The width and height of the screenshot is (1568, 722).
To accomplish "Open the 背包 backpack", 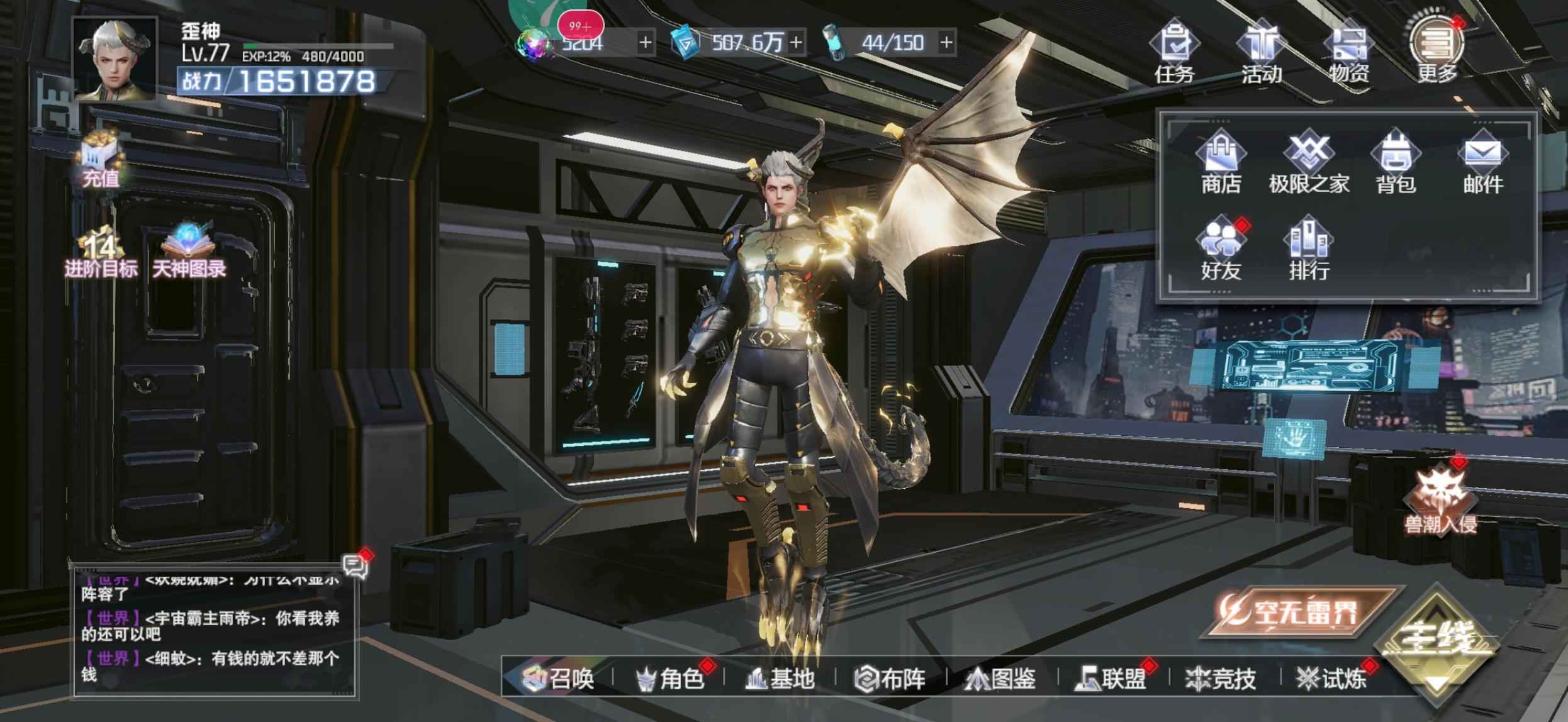I will pyautogui.click(x=1396, y=162).
